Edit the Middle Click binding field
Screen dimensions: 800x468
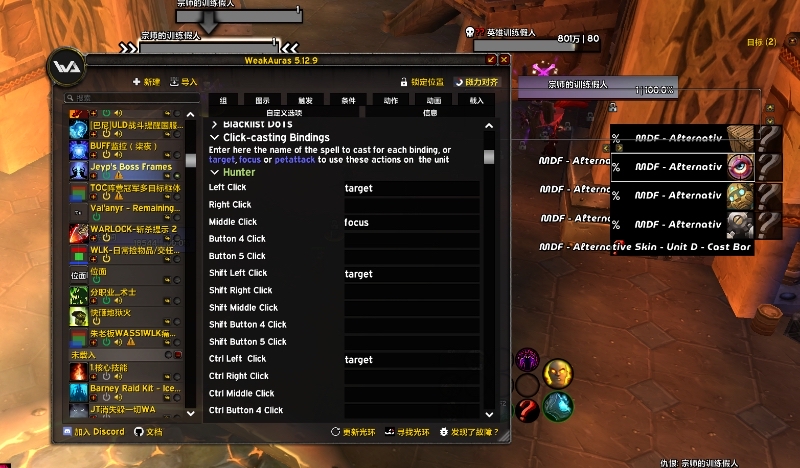tap(412, 222)
